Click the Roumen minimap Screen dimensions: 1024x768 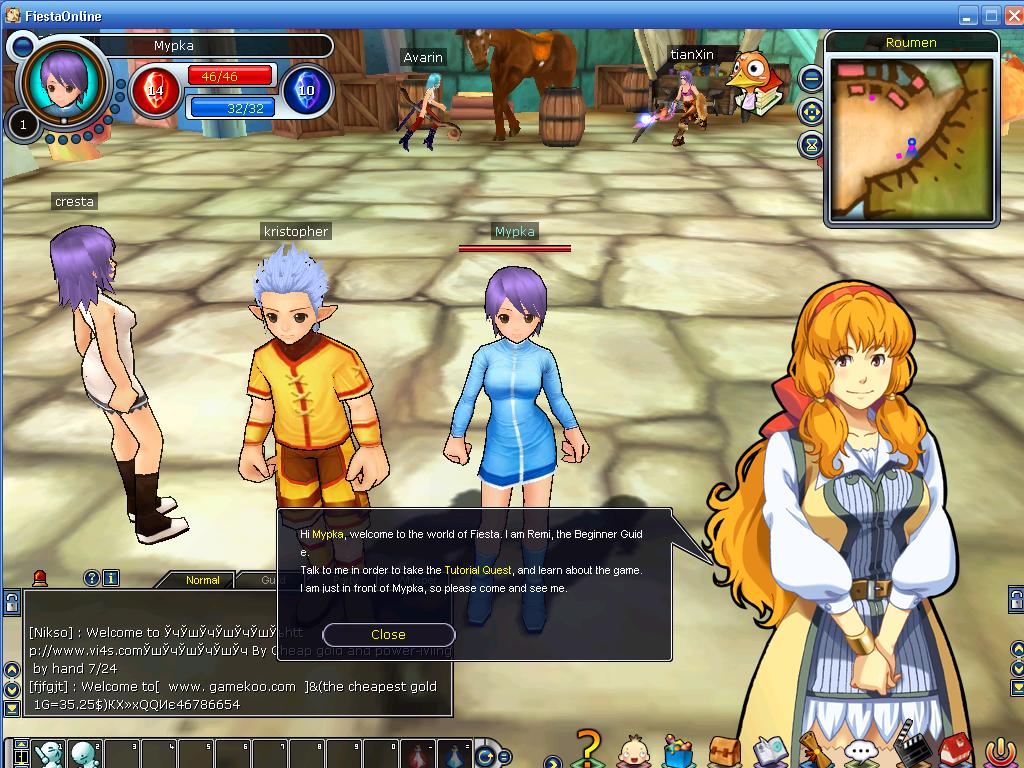(911, 135)
